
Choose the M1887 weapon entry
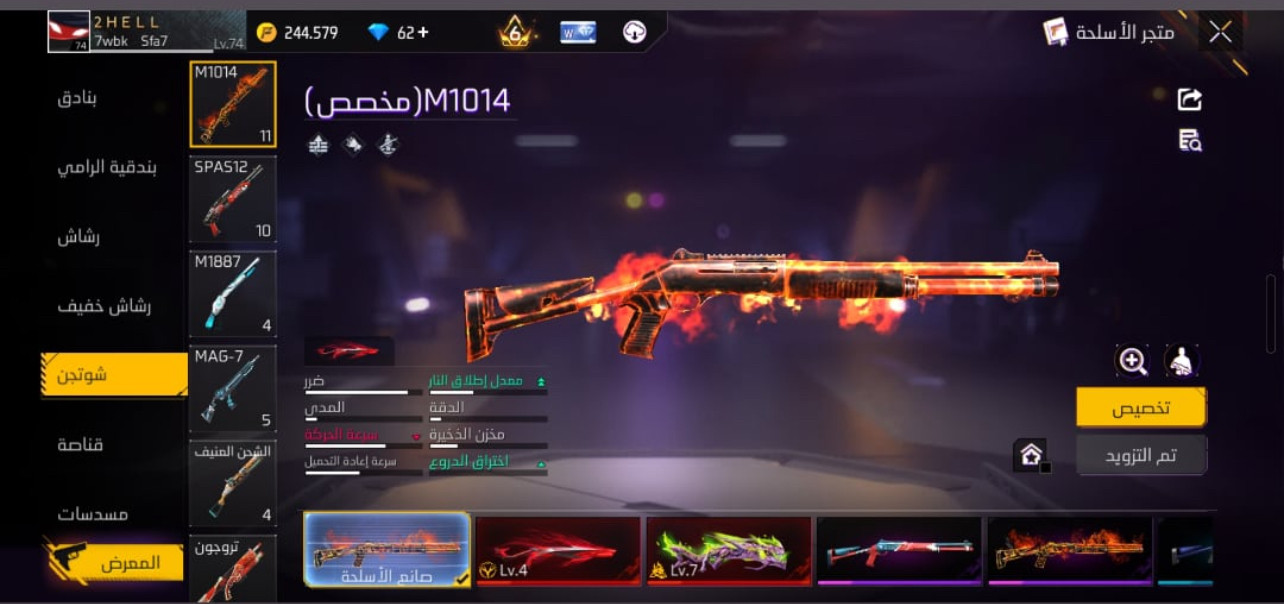pos(232,294)
